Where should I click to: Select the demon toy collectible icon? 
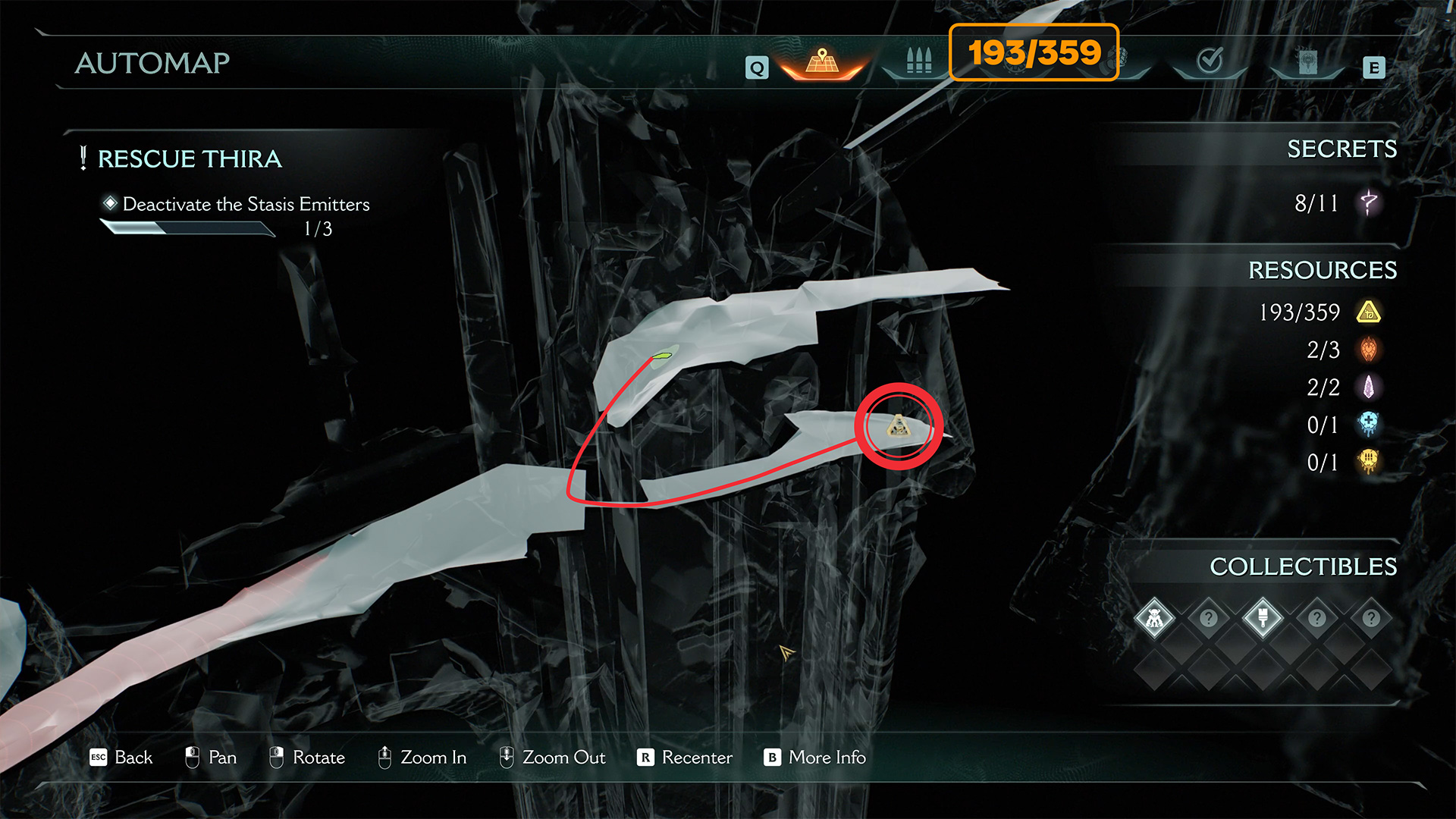tap(1154, 619)
